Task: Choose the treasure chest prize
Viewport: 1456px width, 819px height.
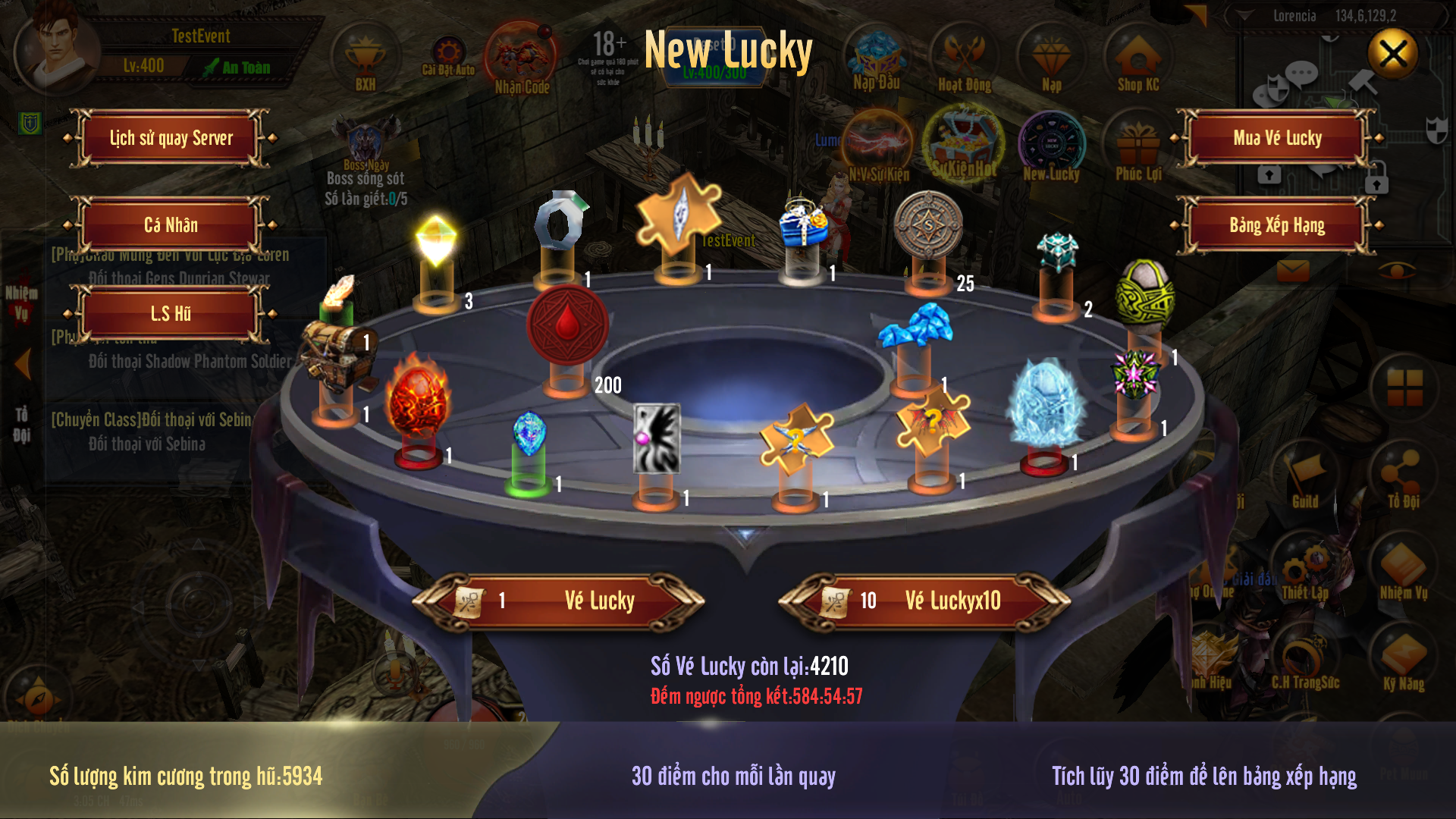Action: [x=338, y=350]
